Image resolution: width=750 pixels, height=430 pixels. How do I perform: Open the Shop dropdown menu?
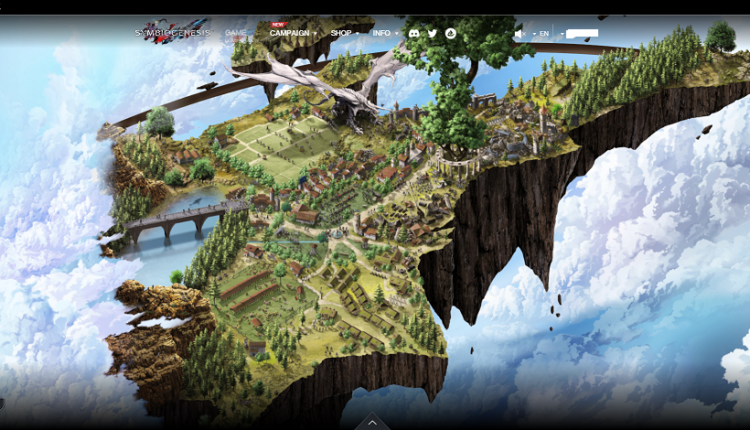[344, 33]
